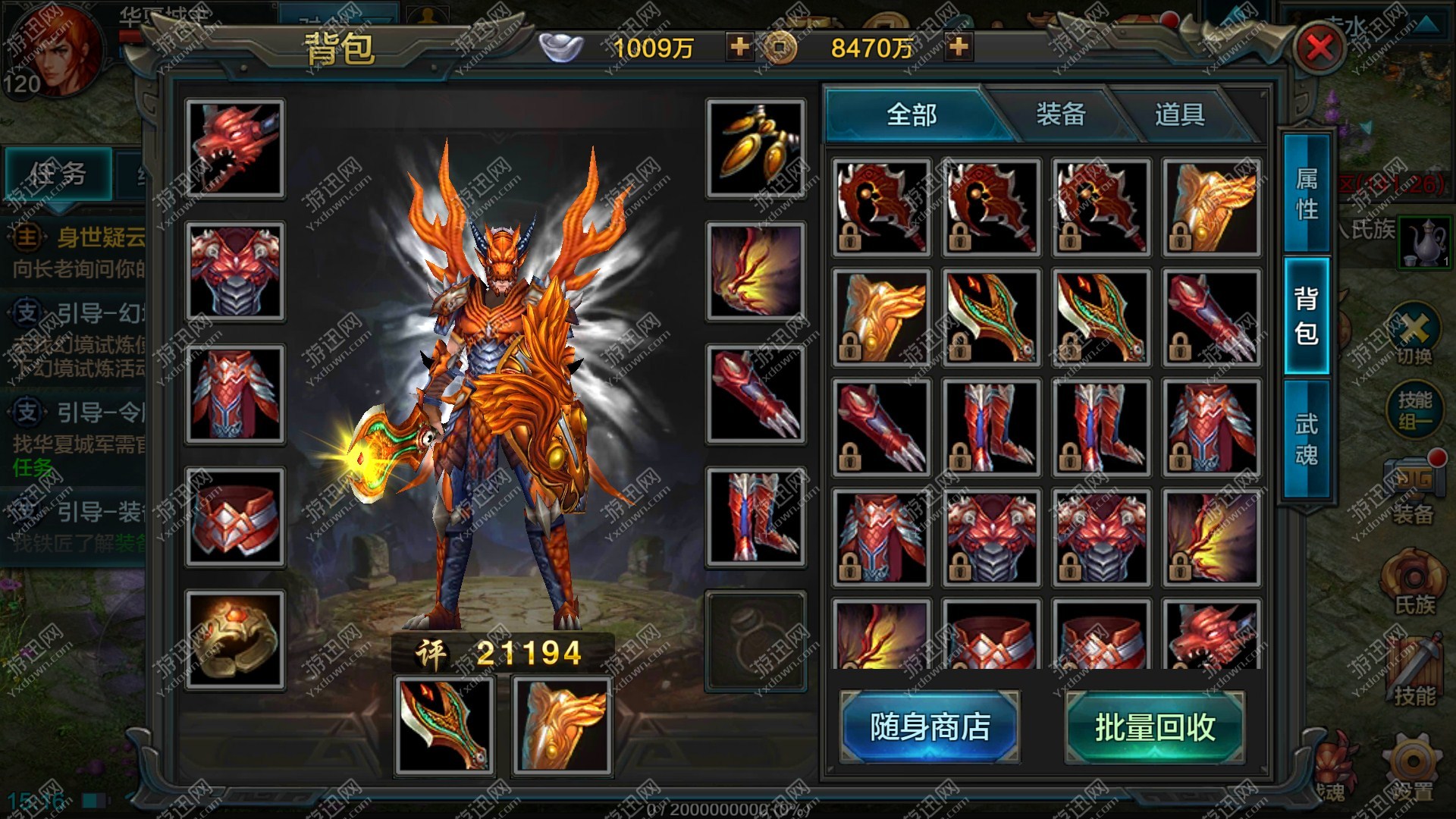Select the equipped necklace slot
1456x819 pixels.
pos(755,149)
